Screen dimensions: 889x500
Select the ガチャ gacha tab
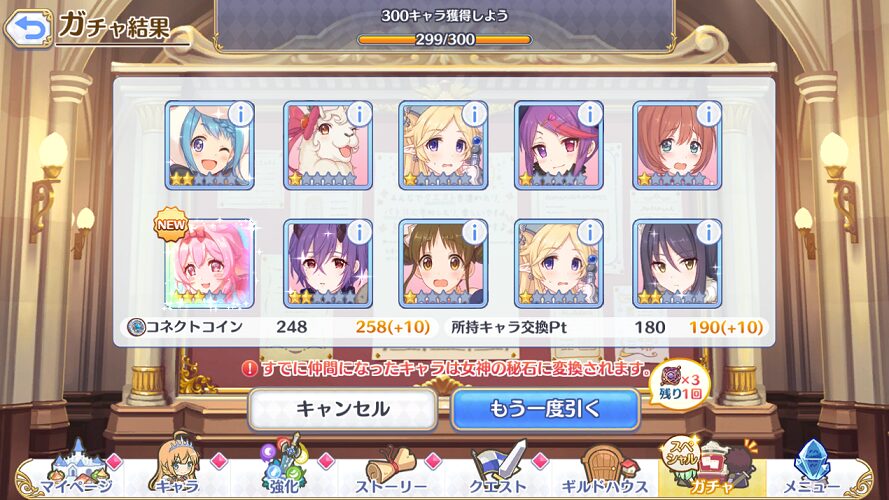click(x=712, y=470)
